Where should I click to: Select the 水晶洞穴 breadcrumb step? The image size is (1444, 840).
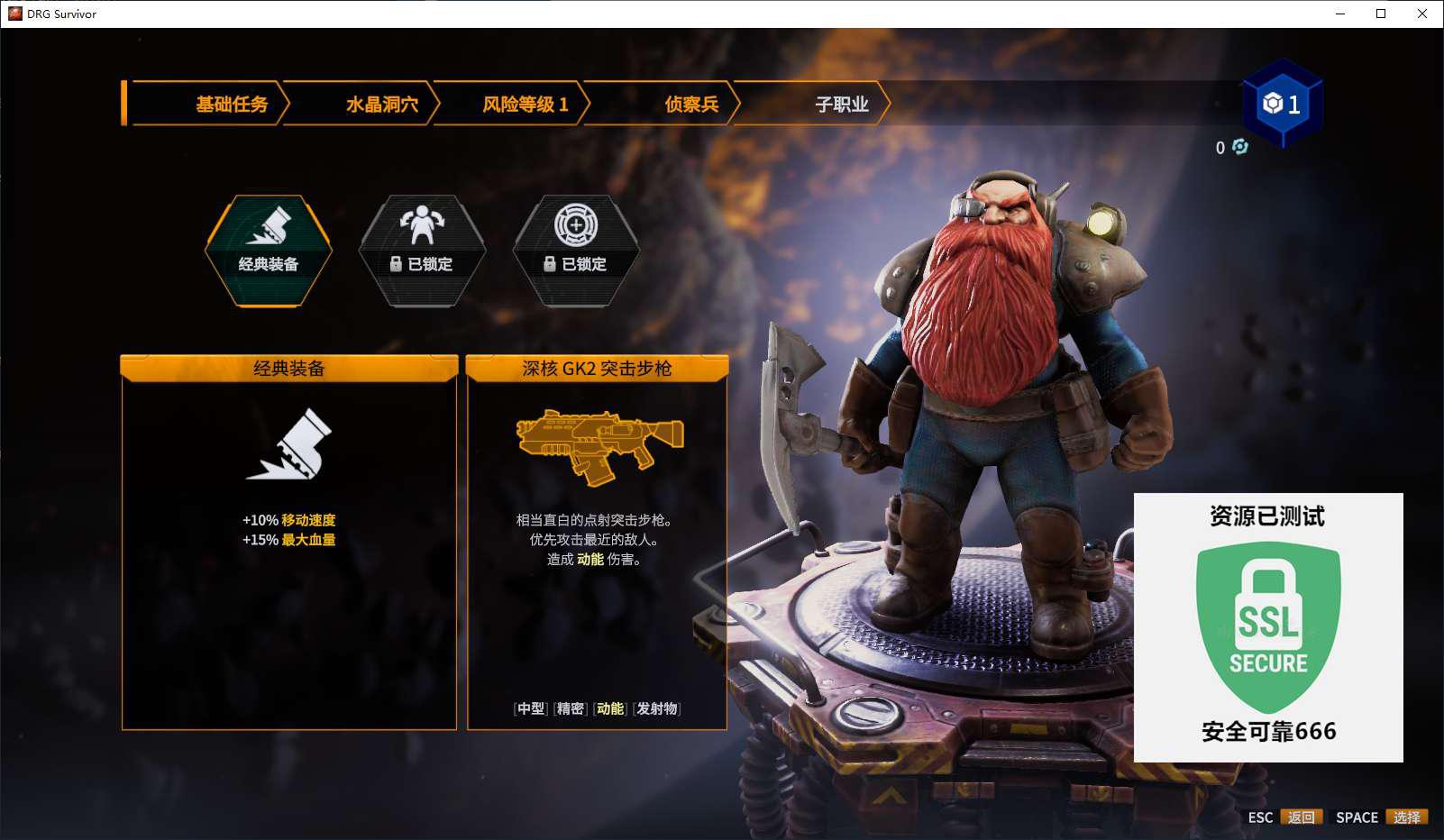381,105
